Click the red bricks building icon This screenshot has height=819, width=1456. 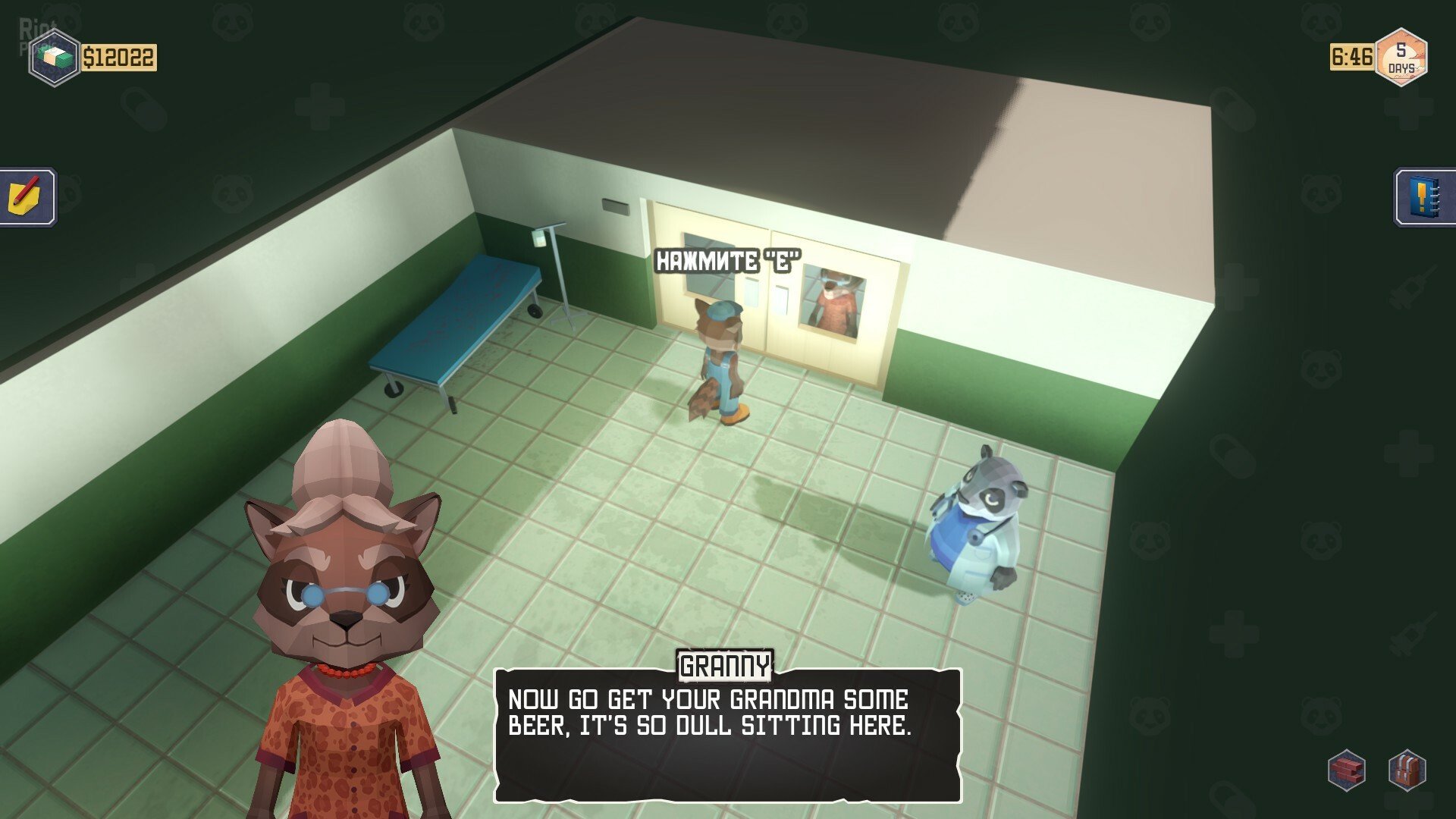point(1347,770)
